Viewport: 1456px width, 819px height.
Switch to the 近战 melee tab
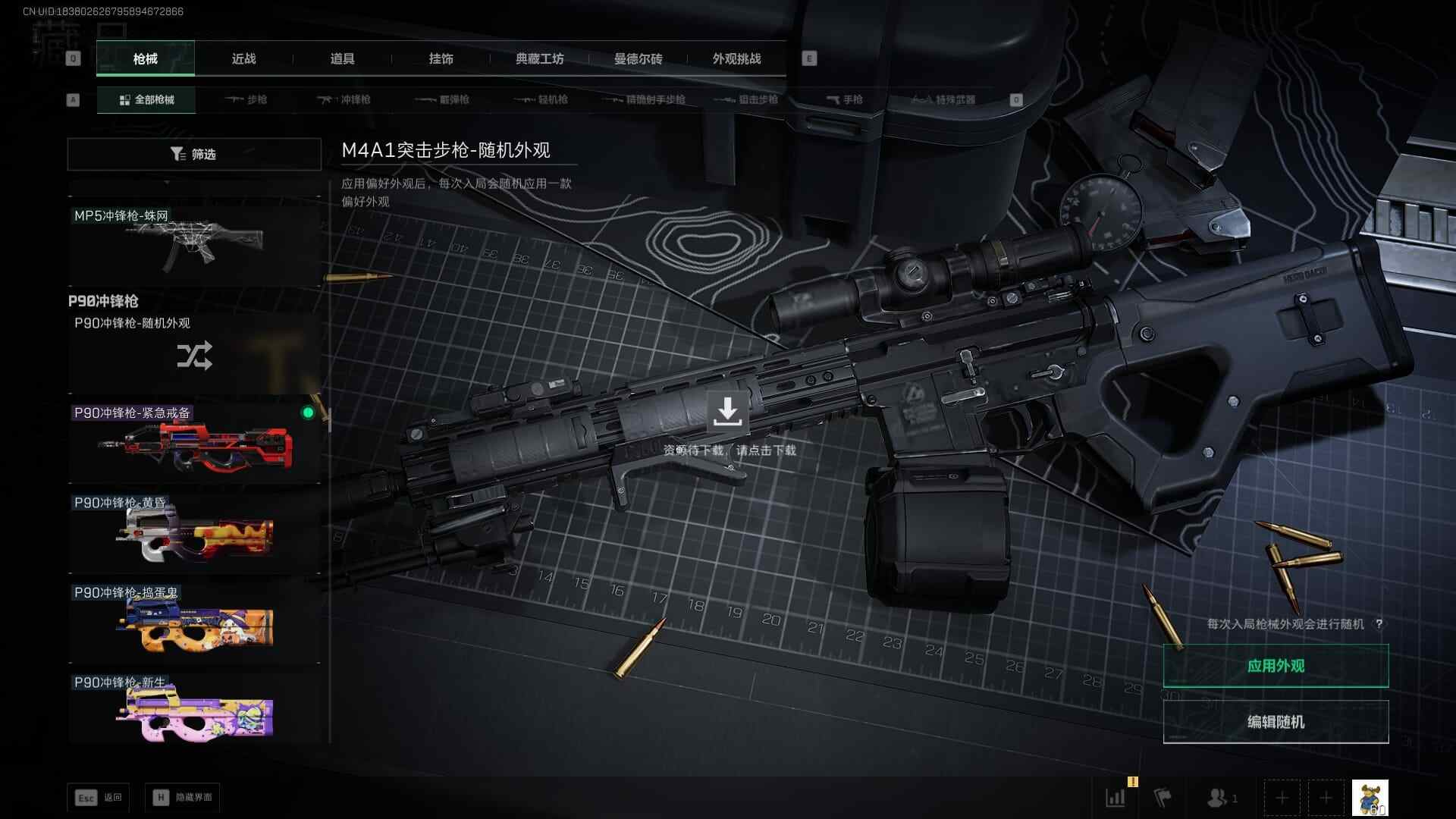click(243, 59)
